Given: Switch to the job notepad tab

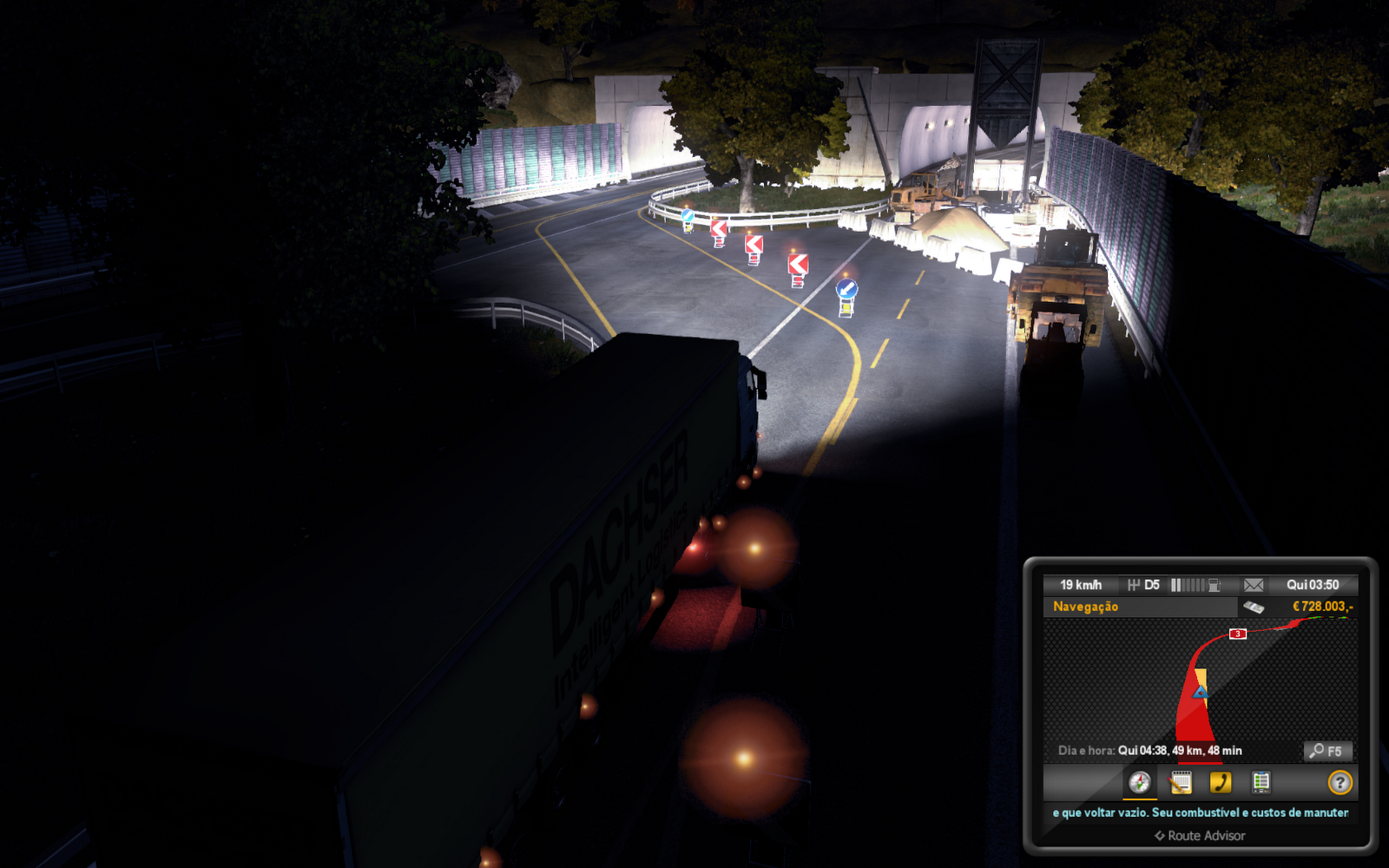Looking at the screenshot, I should 1181,782.
